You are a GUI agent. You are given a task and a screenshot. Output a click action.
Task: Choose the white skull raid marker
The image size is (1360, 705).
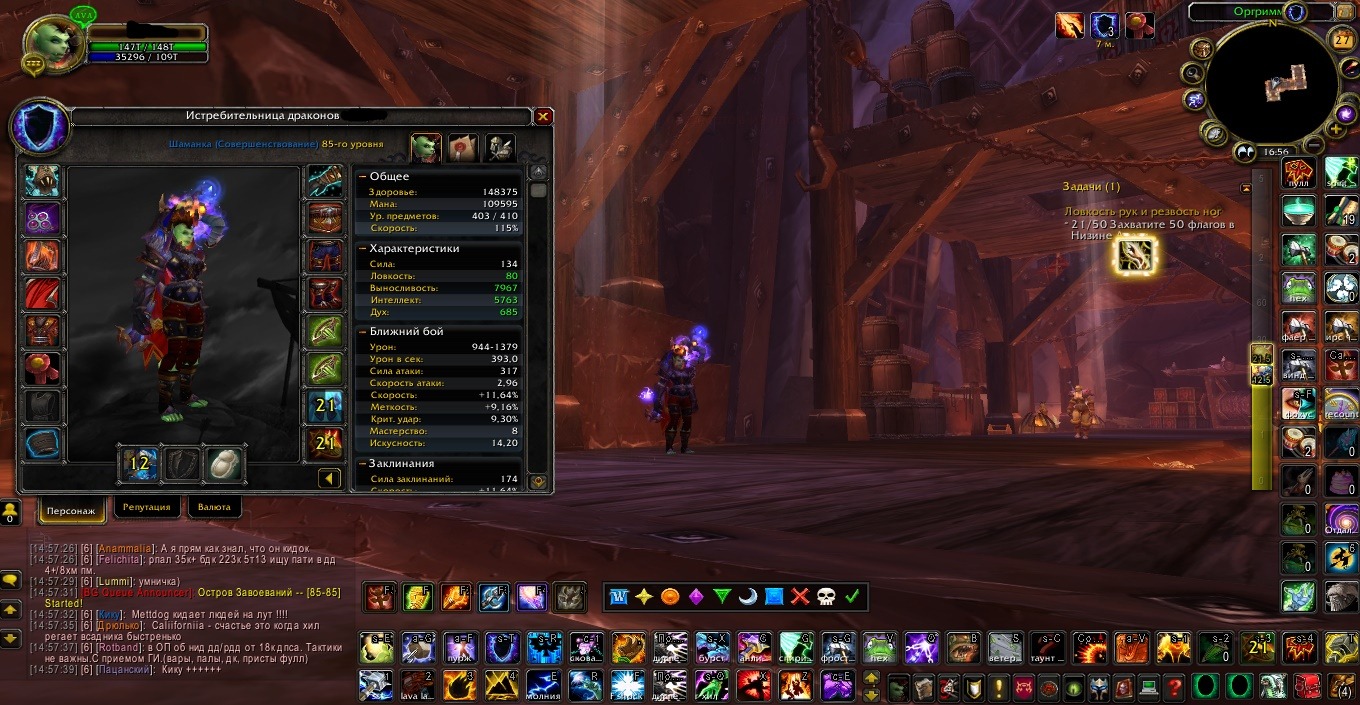coord(826,597)
